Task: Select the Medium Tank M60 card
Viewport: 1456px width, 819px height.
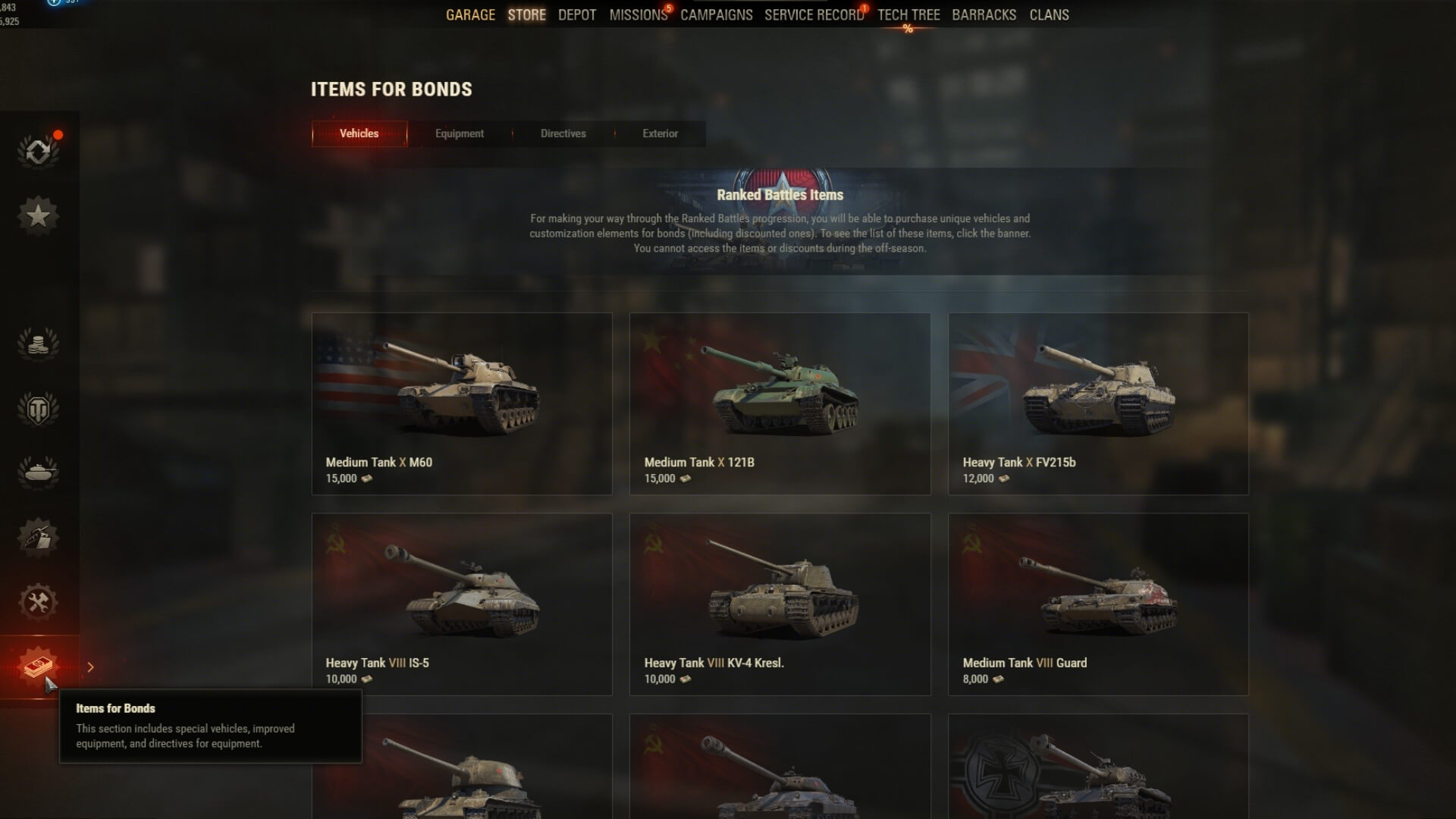Action: pos(462,404)
